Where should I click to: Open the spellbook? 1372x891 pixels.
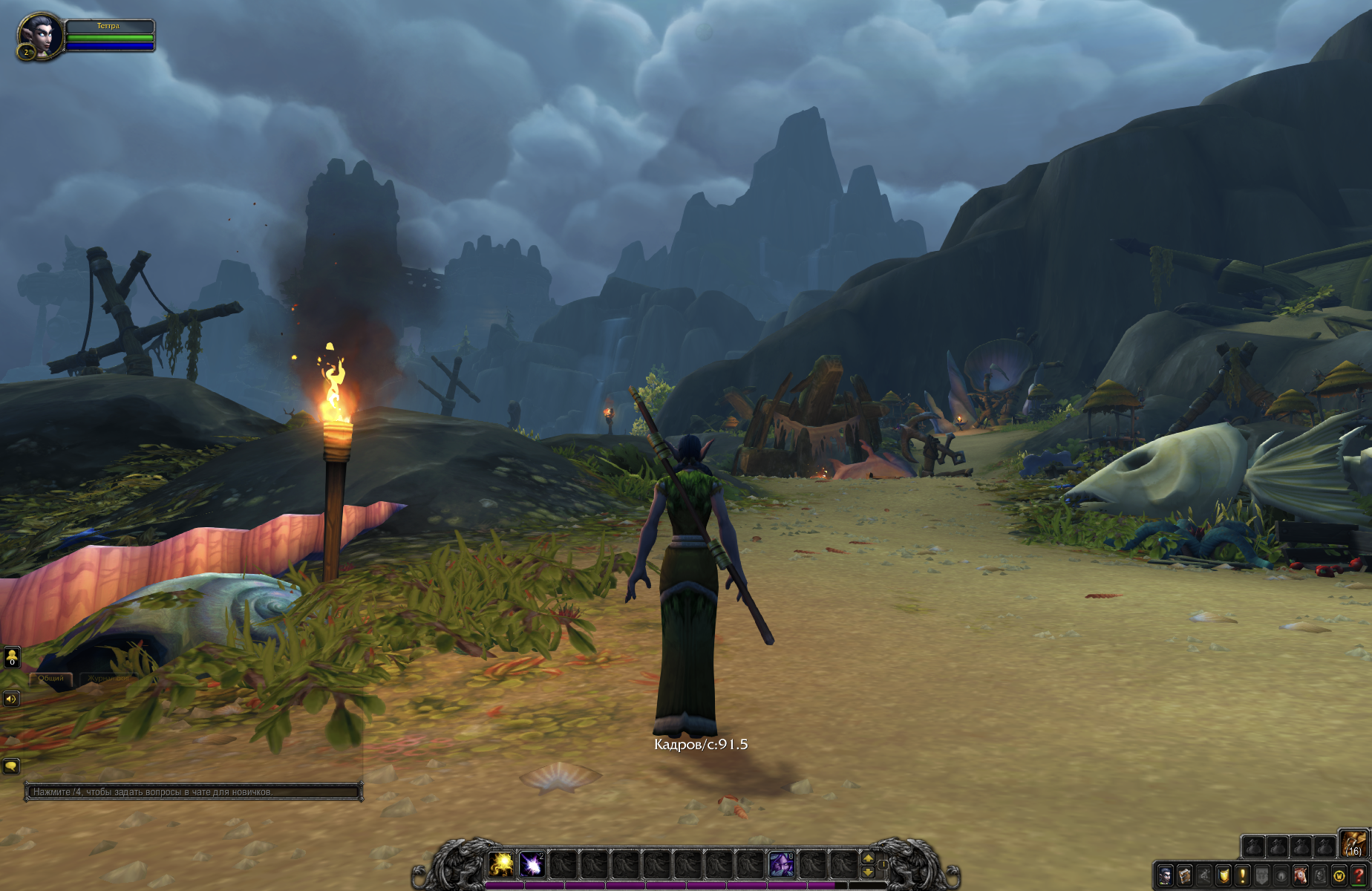[1185, 875]
